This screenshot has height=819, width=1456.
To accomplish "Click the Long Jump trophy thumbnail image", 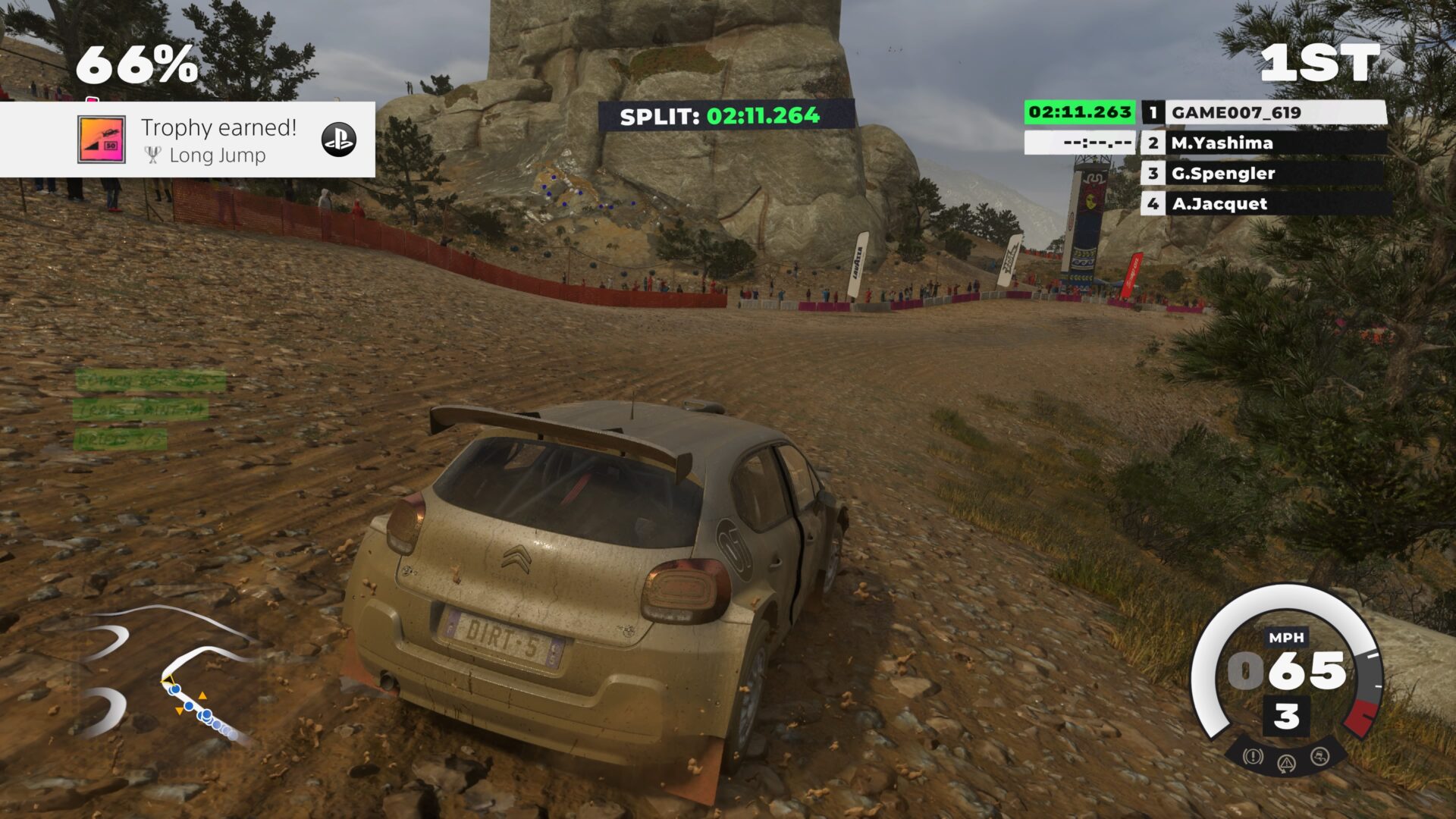I will [x=101, y=140].
